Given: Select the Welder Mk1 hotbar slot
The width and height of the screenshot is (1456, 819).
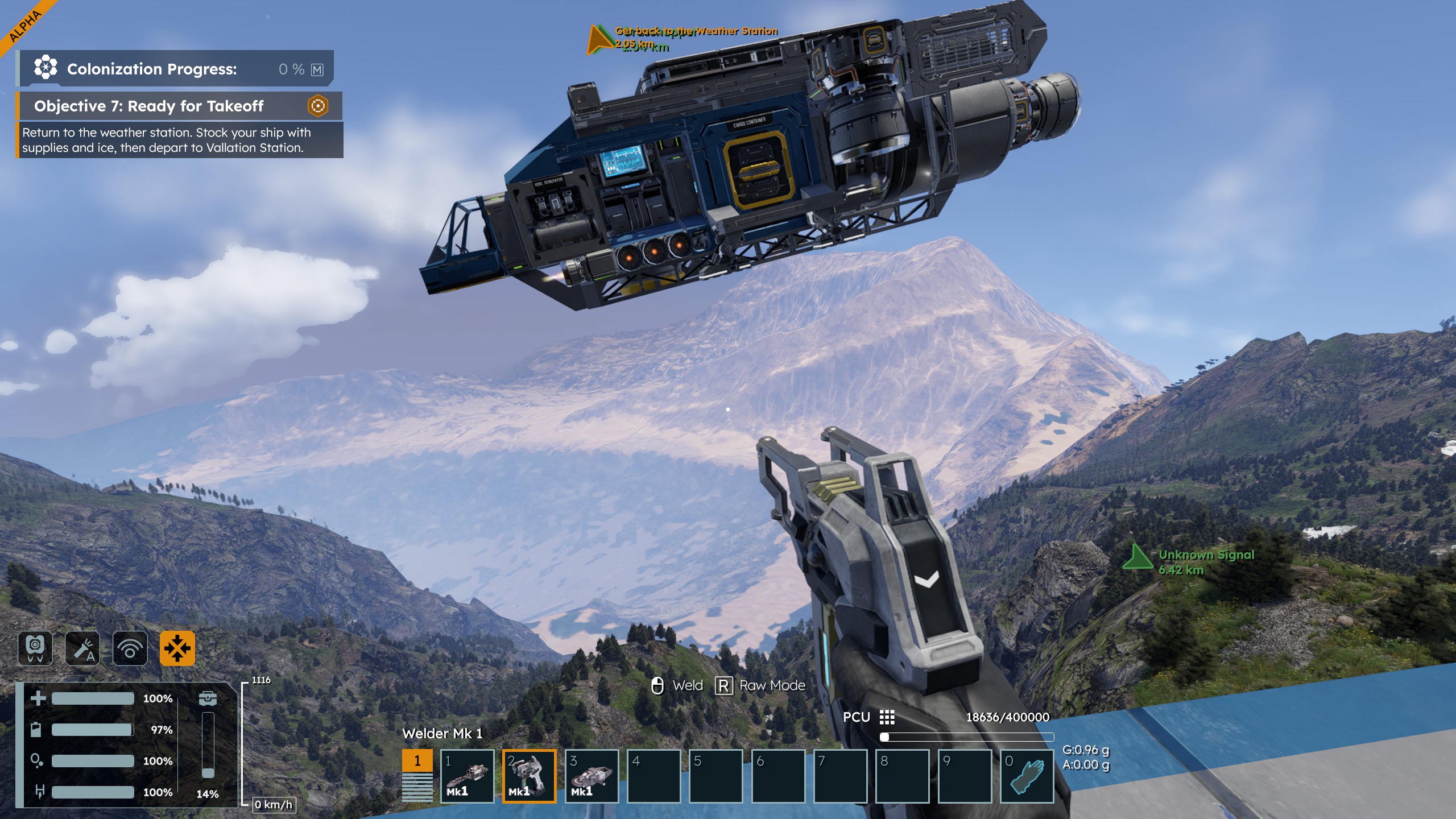Looking at the screenshot, I should (529, 776).
